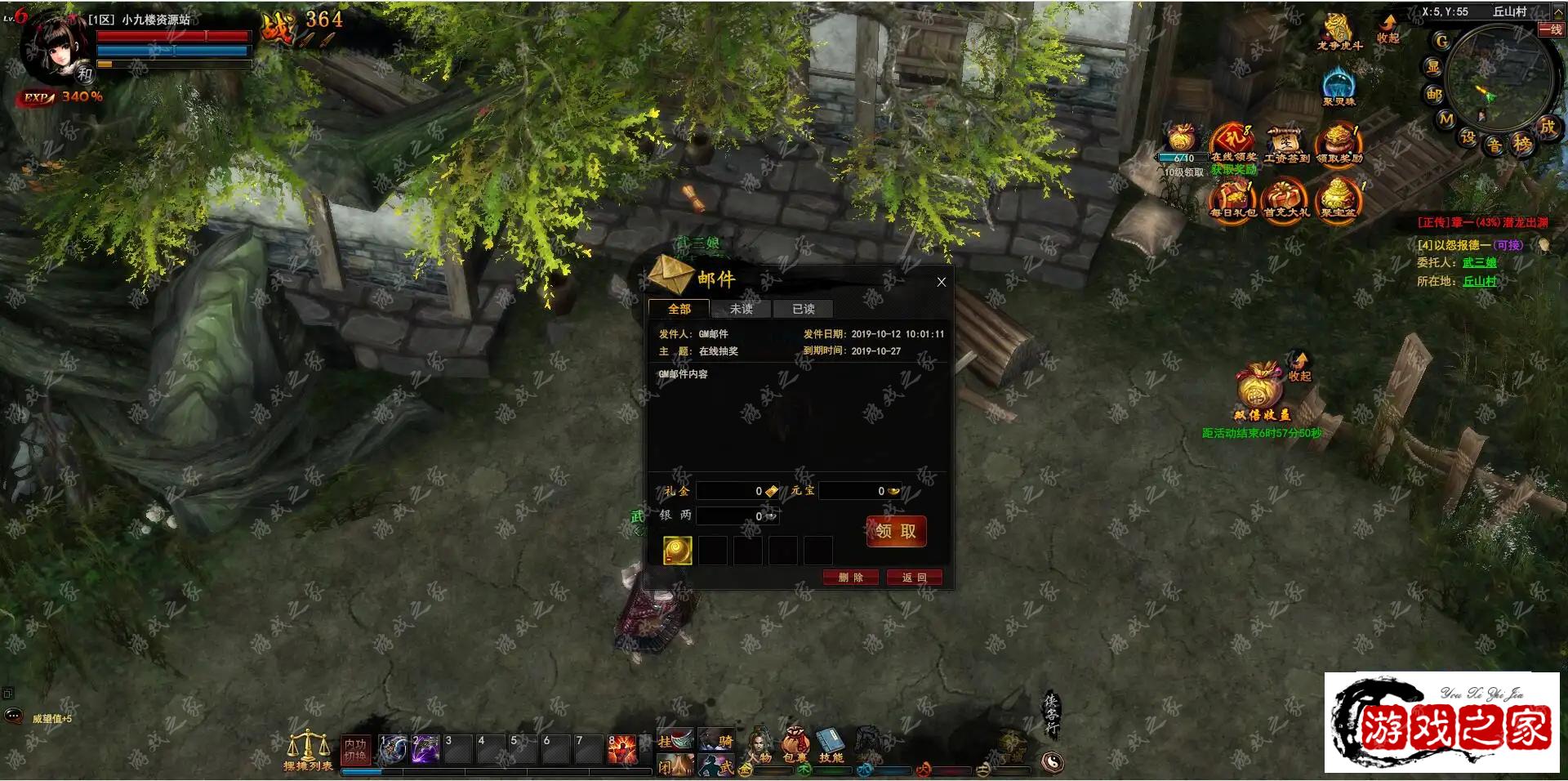Open the 每日礼包 daily gift pack

point(1232,199)
